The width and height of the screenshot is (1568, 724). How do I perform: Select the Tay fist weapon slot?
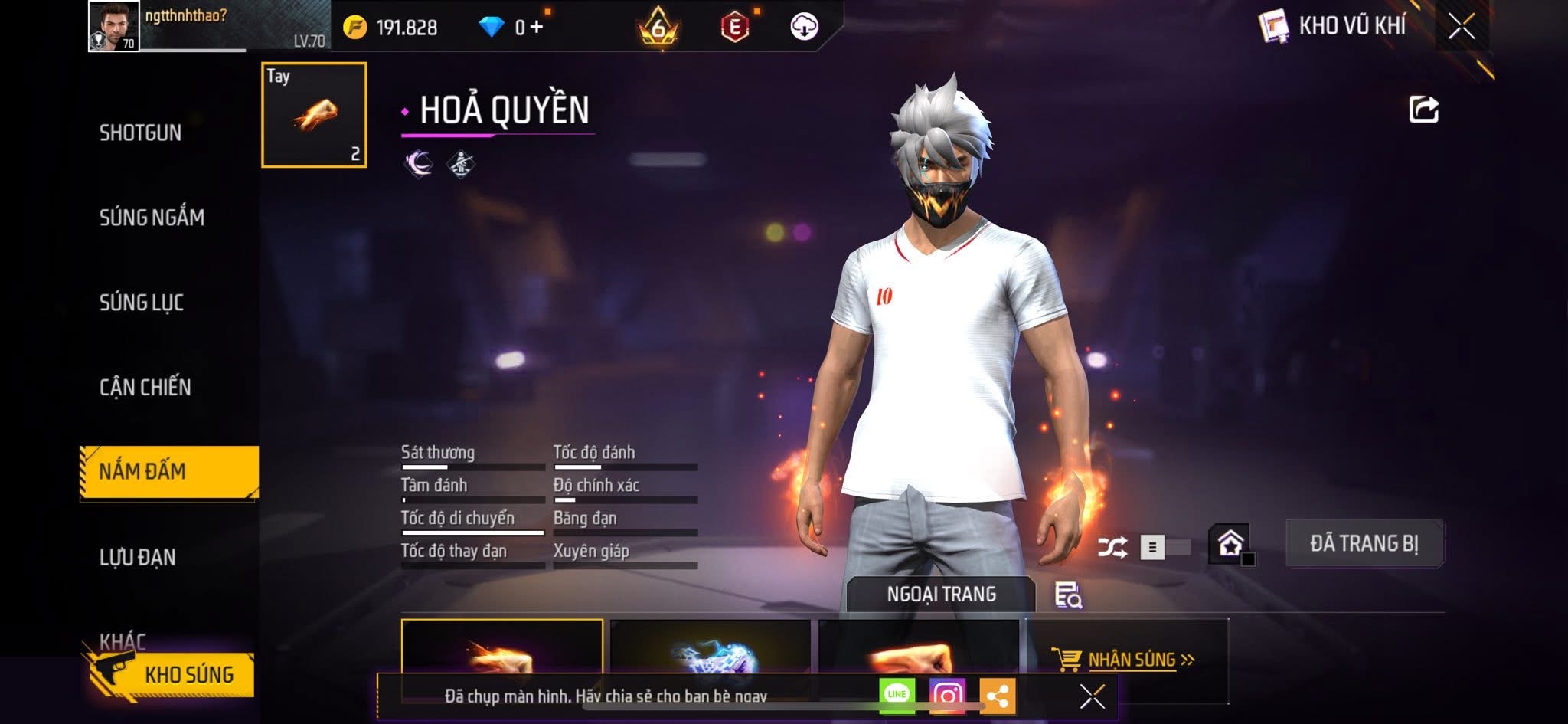[314, 115]
